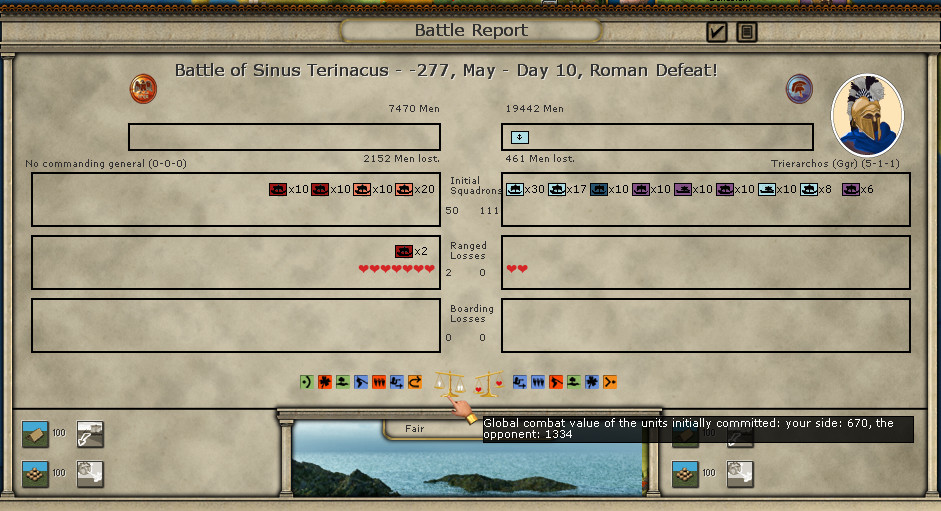Screen dimensions: 941x511
Task: Click the Greek helmet faction emblem
Action: click(x=799, y=88)
